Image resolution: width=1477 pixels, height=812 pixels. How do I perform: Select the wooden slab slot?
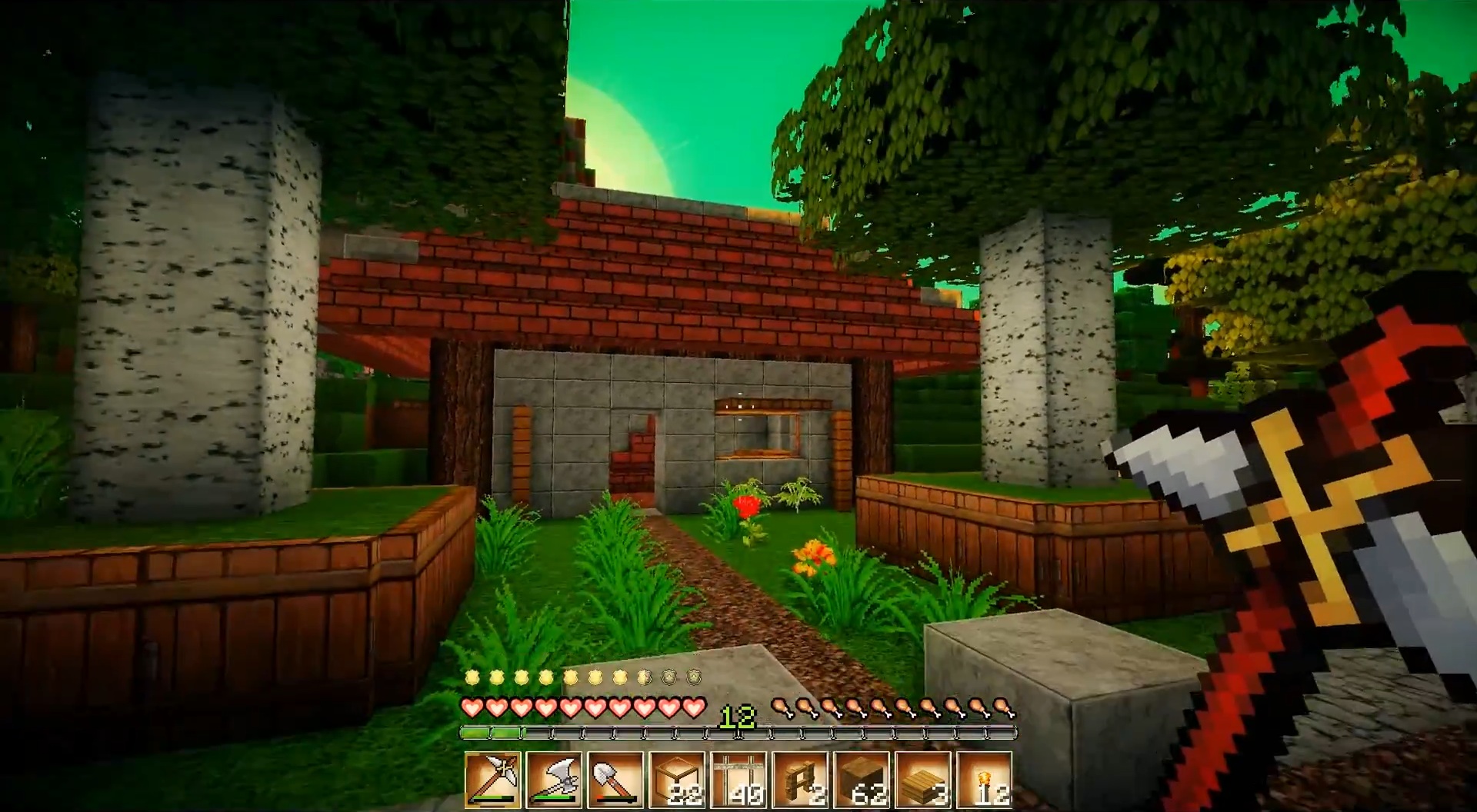923,780
